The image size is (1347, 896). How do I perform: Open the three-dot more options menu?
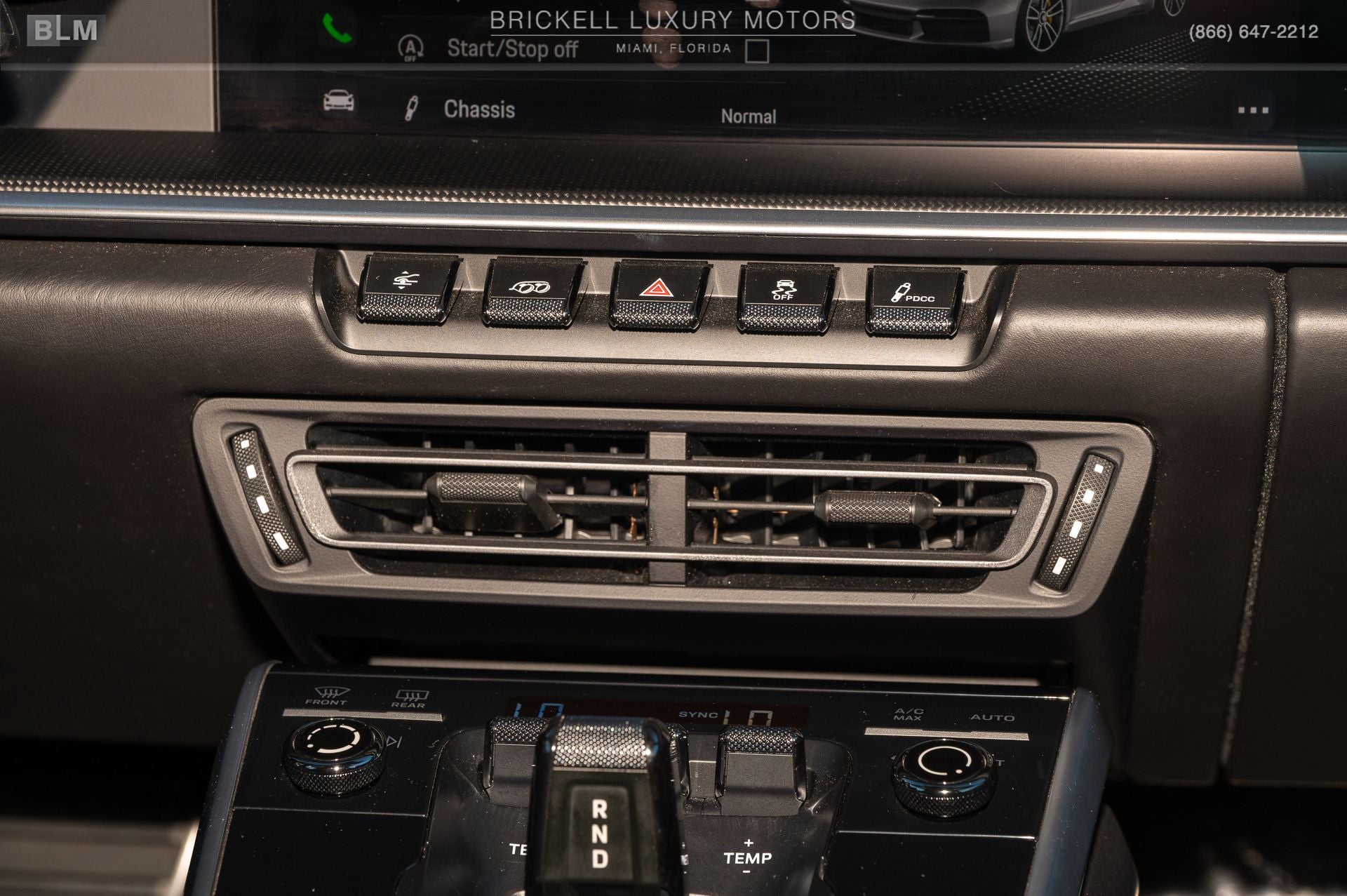click(x=1253, y=110)
